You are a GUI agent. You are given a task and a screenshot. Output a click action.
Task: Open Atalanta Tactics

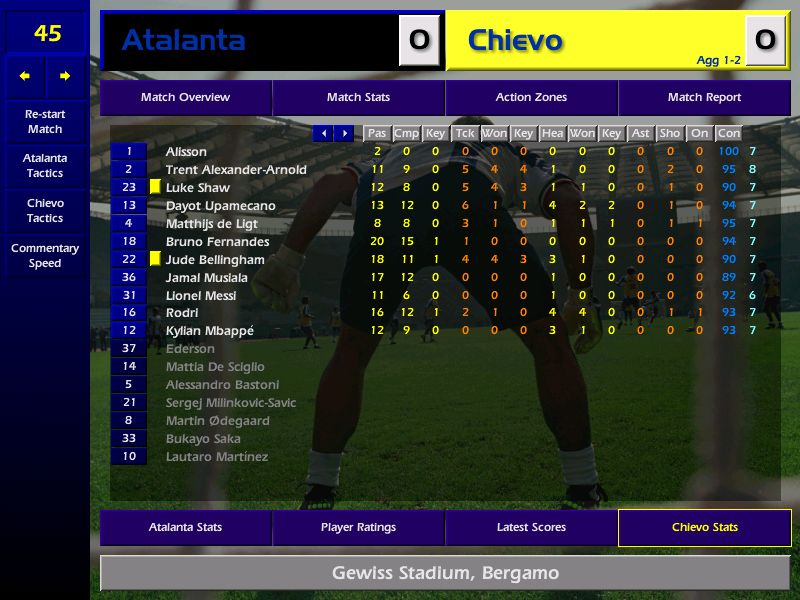tap(45, 166)
